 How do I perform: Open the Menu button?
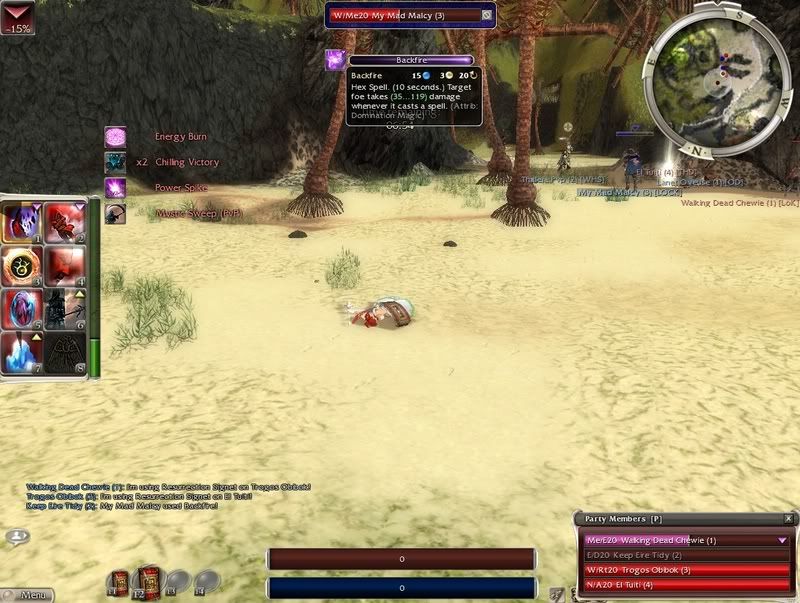[x=27, y=595]
